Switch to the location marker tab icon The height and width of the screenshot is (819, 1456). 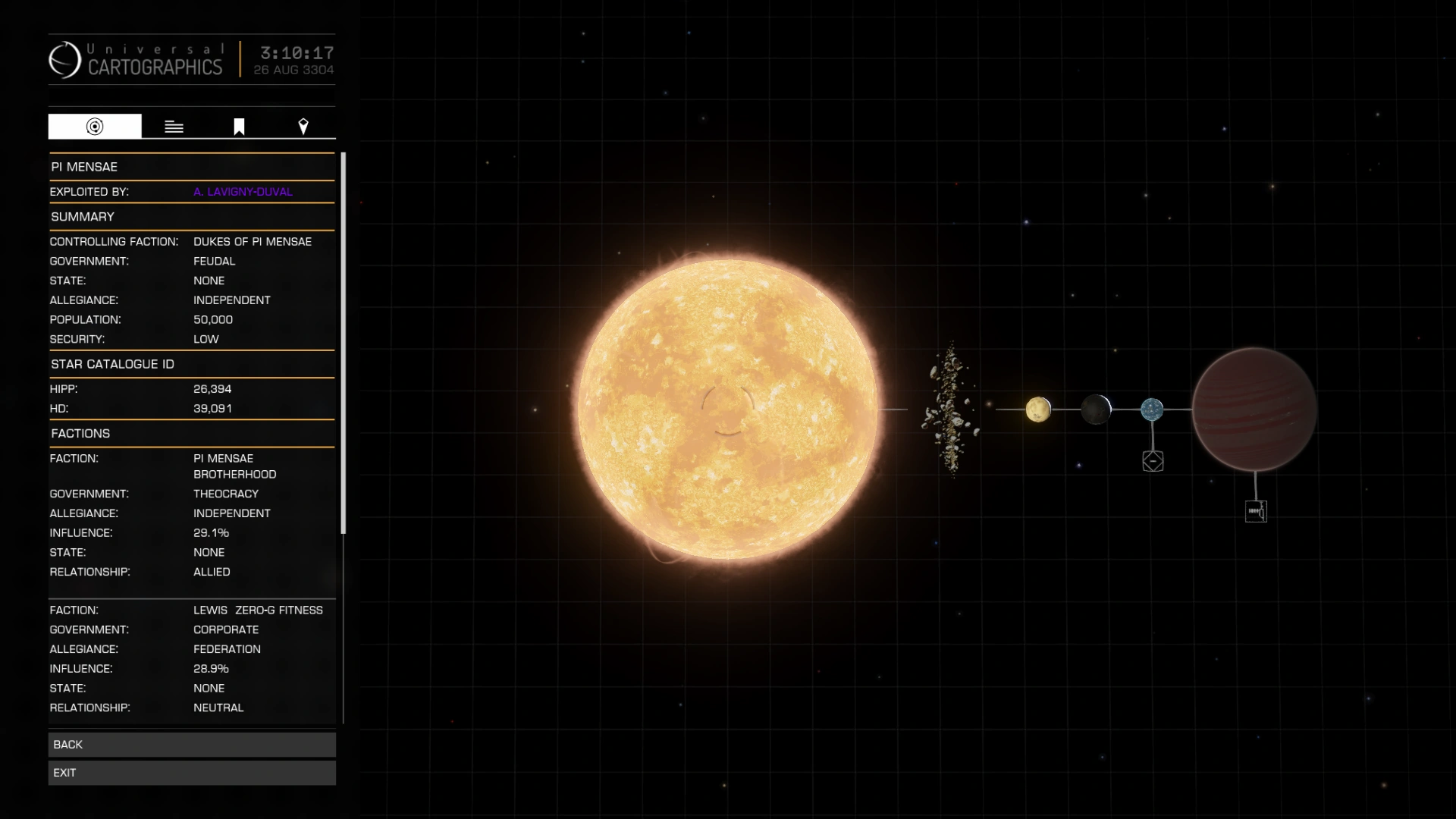(x=303, y=126)
